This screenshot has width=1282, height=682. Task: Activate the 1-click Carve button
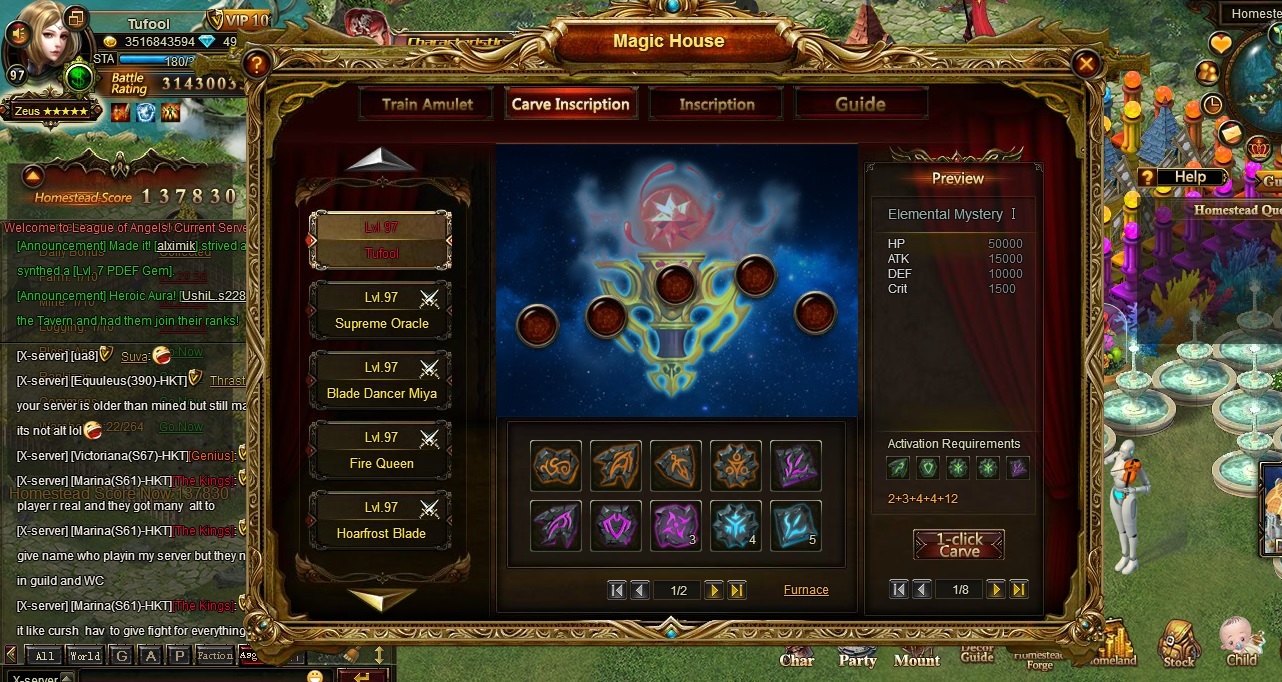(958, 544)
